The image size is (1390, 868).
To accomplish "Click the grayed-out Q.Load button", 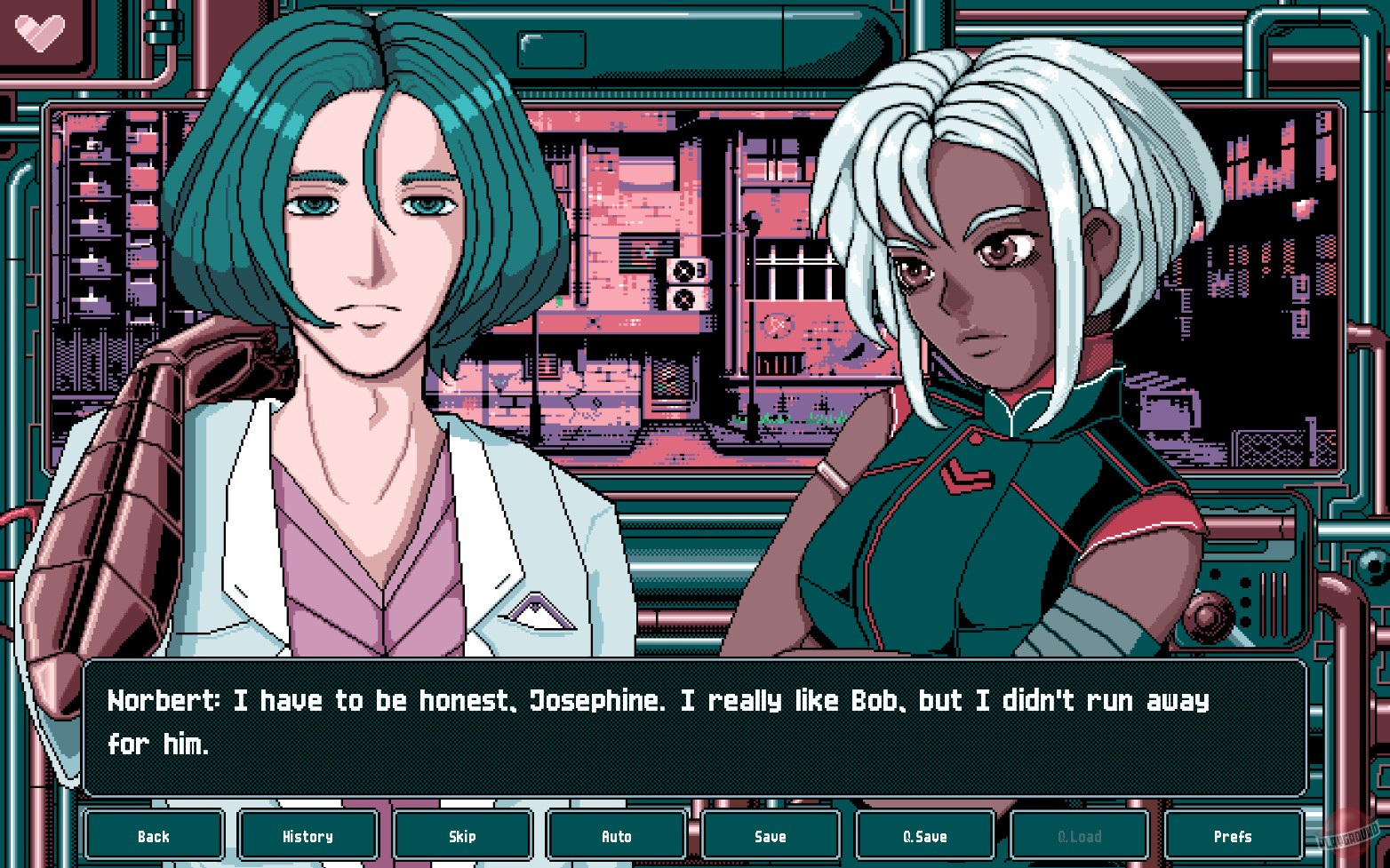I will pos(1079,835).
